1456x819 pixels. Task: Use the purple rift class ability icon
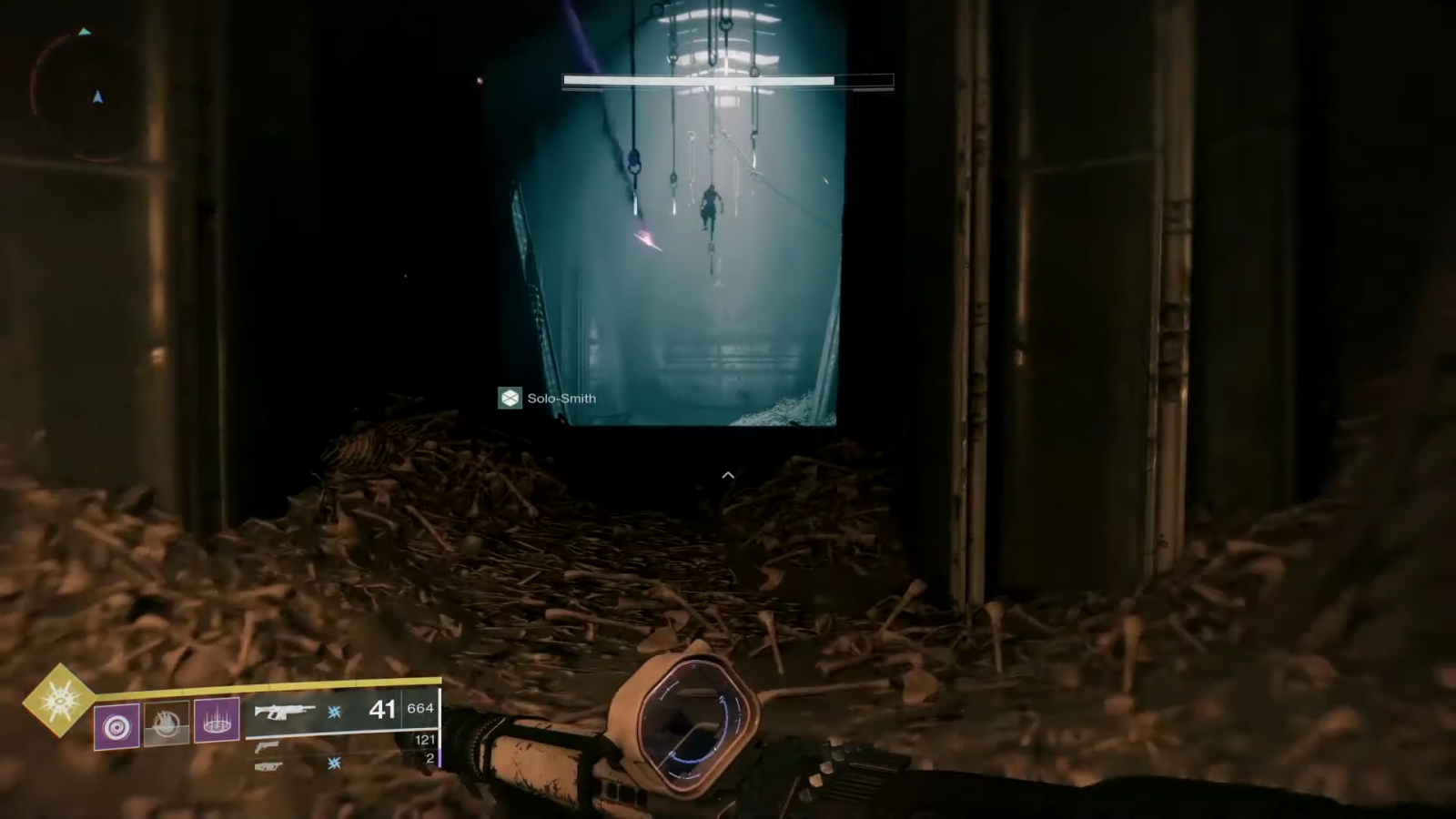pos(217,723)
